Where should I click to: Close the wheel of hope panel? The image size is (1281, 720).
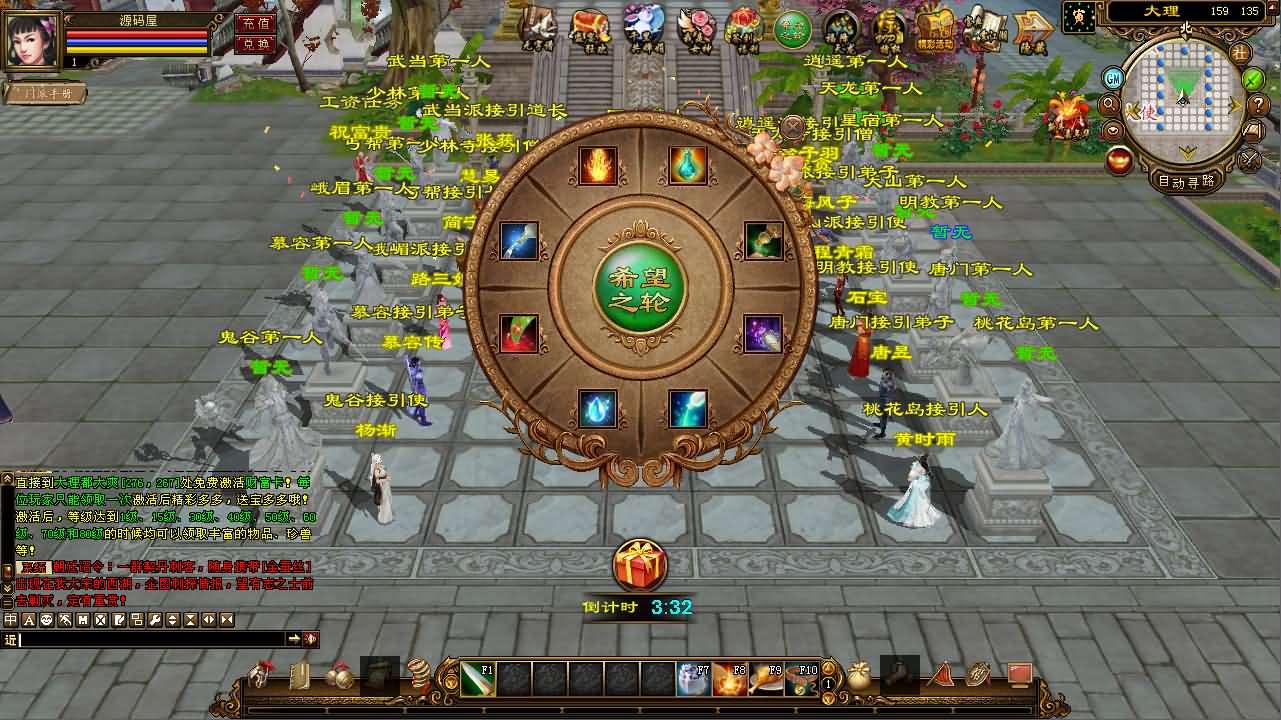tap(793, 127)
